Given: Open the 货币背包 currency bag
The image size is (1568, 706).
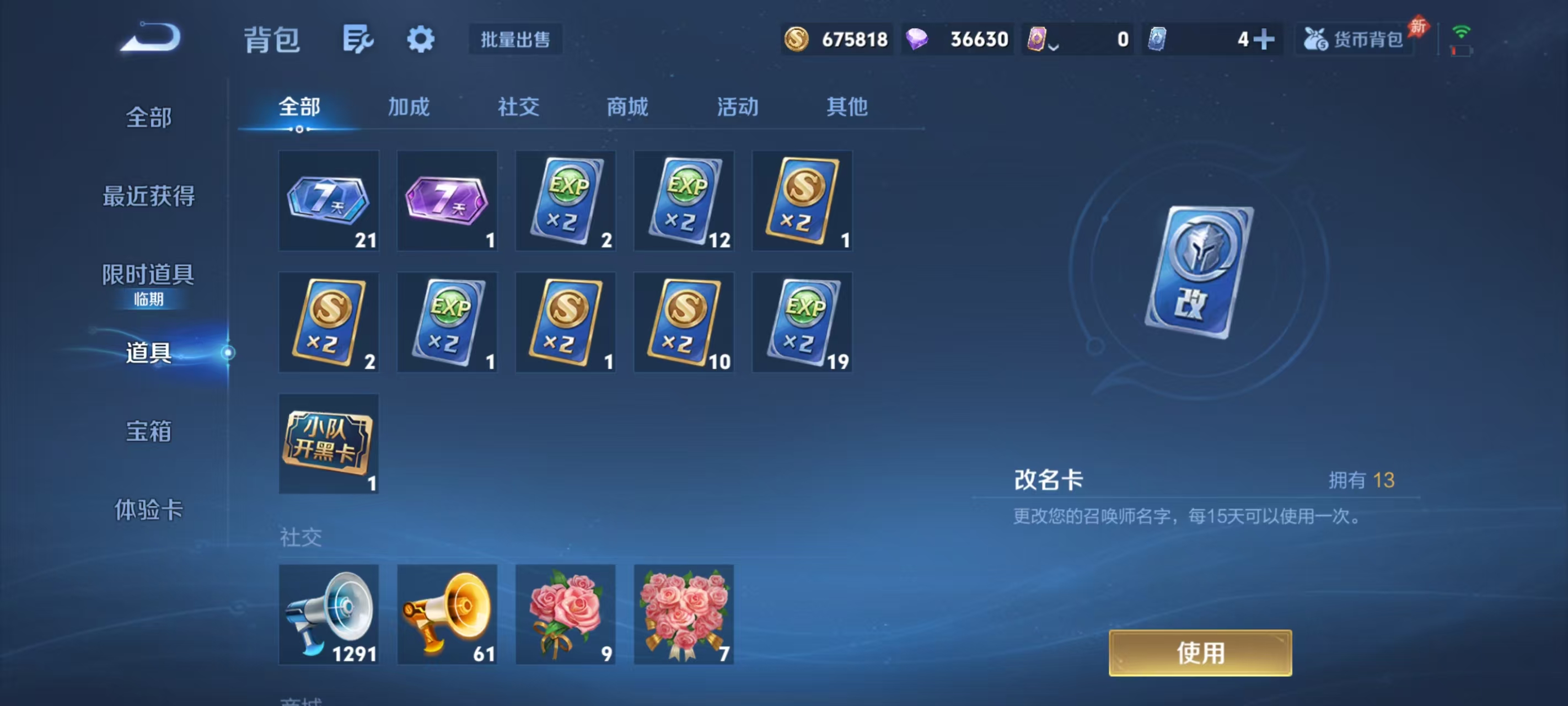Looking at the screenshot, I should (1352, 39).
